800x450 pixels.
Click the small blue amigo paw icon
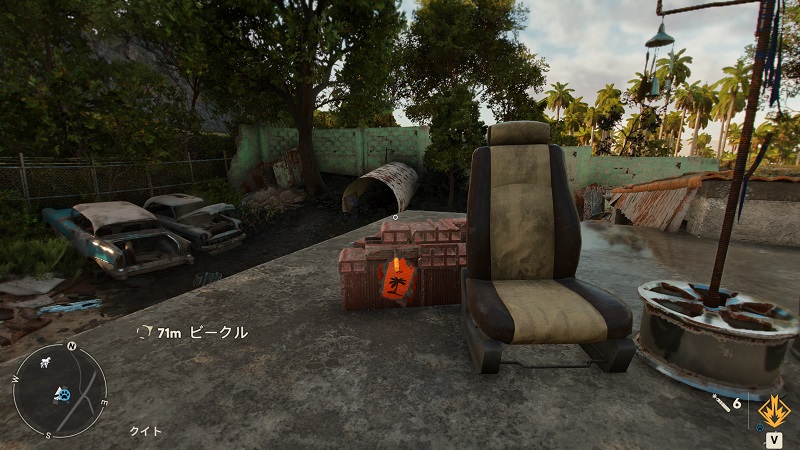point(759,429)
